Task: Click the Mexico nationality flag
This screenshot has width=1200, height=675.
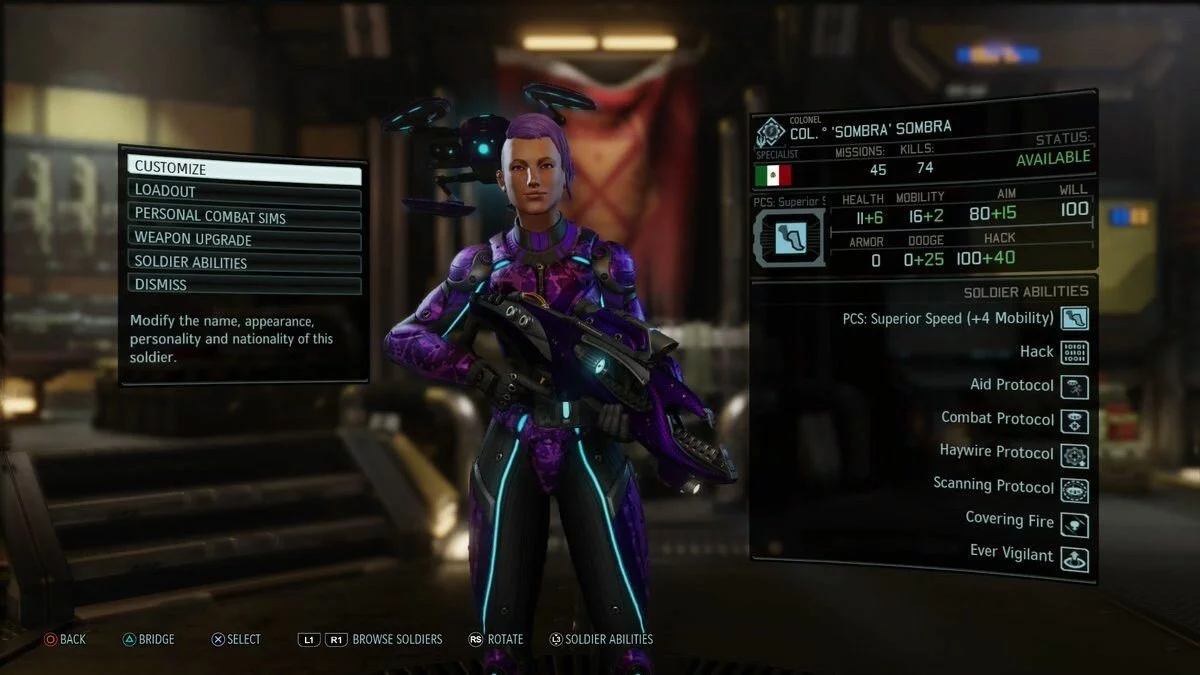Action: coord(773,175)
